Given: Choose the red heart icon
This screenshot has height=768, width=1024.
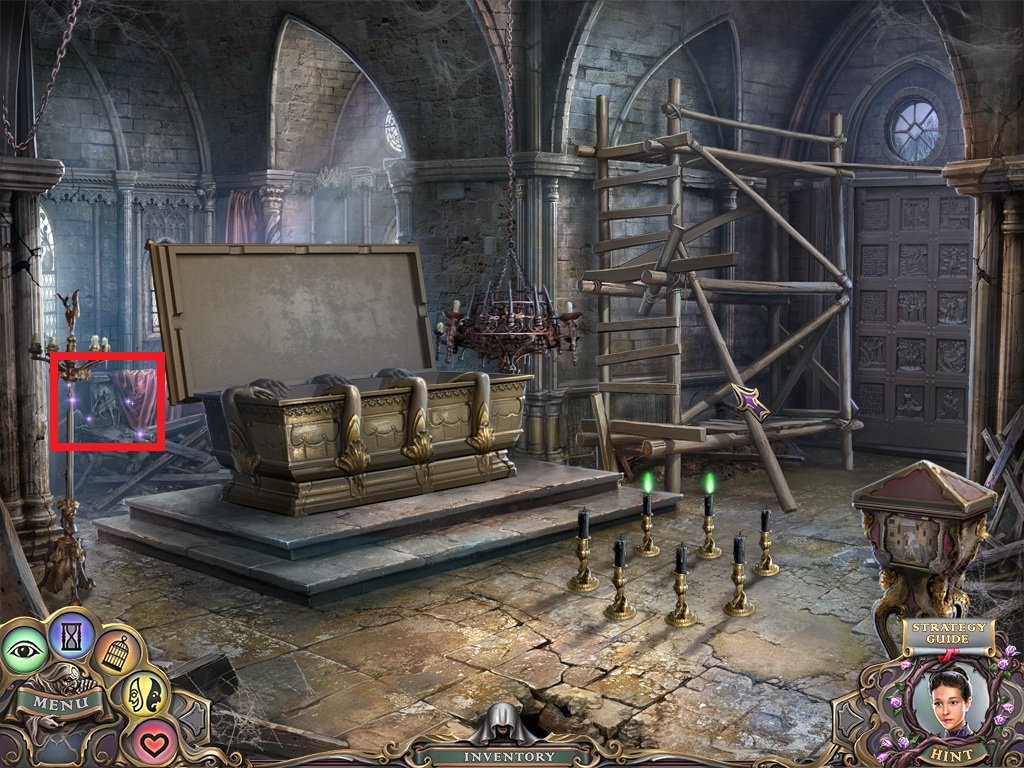Looking at the screenshot, I should tap(153, 743).
